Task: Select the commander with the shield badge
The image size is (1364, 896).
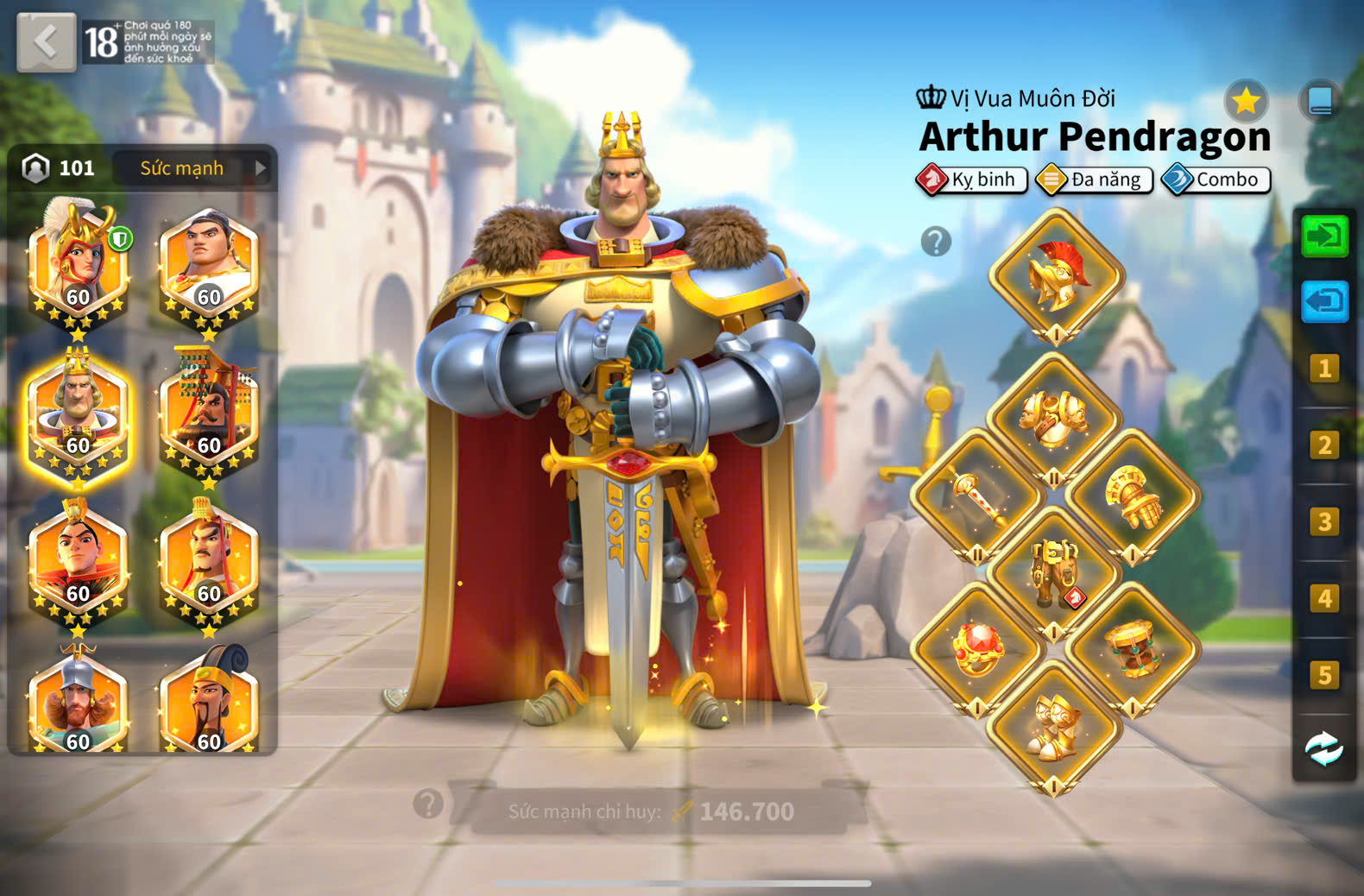Action: click(78, 264)
